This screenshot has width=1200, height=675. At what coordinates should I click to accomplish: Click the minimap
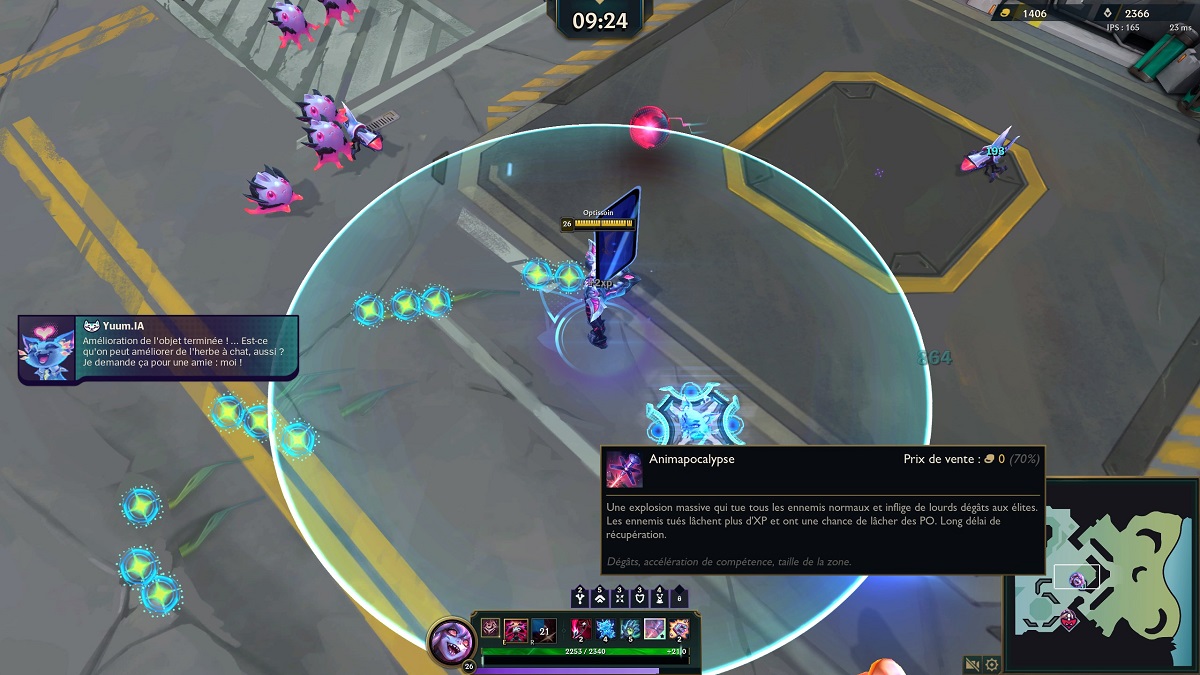click(1098, 573)
